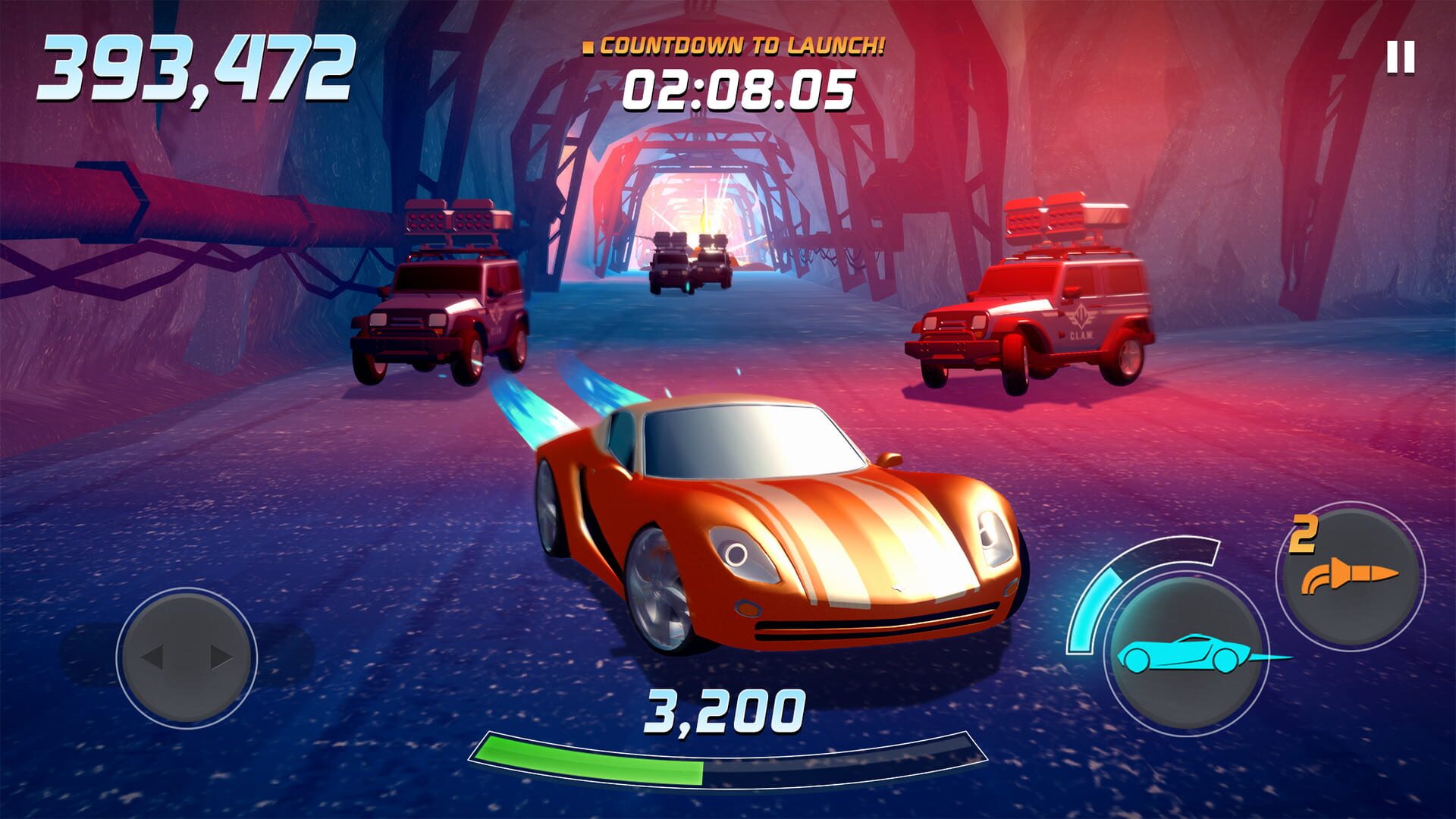Steer left with the left arrow
Screen dimensions: 1456x819
[x=154, y=657]
